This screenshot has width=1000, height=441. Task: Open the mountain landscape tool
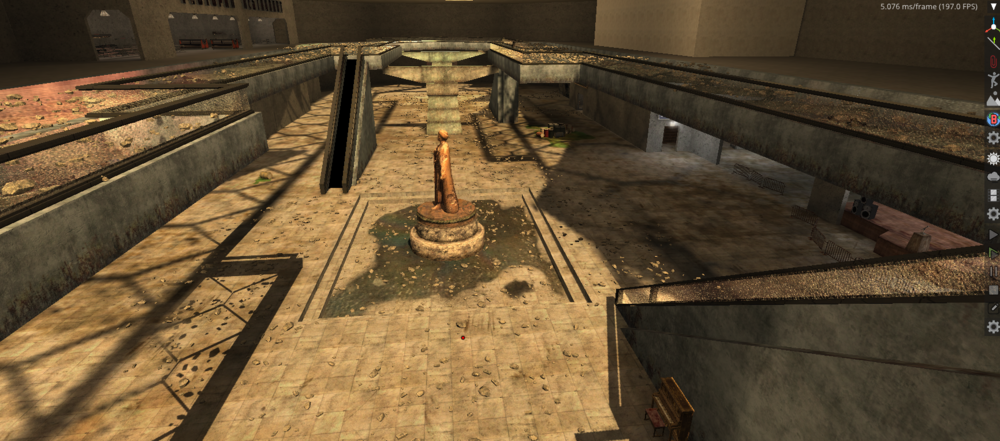(993, 100)
